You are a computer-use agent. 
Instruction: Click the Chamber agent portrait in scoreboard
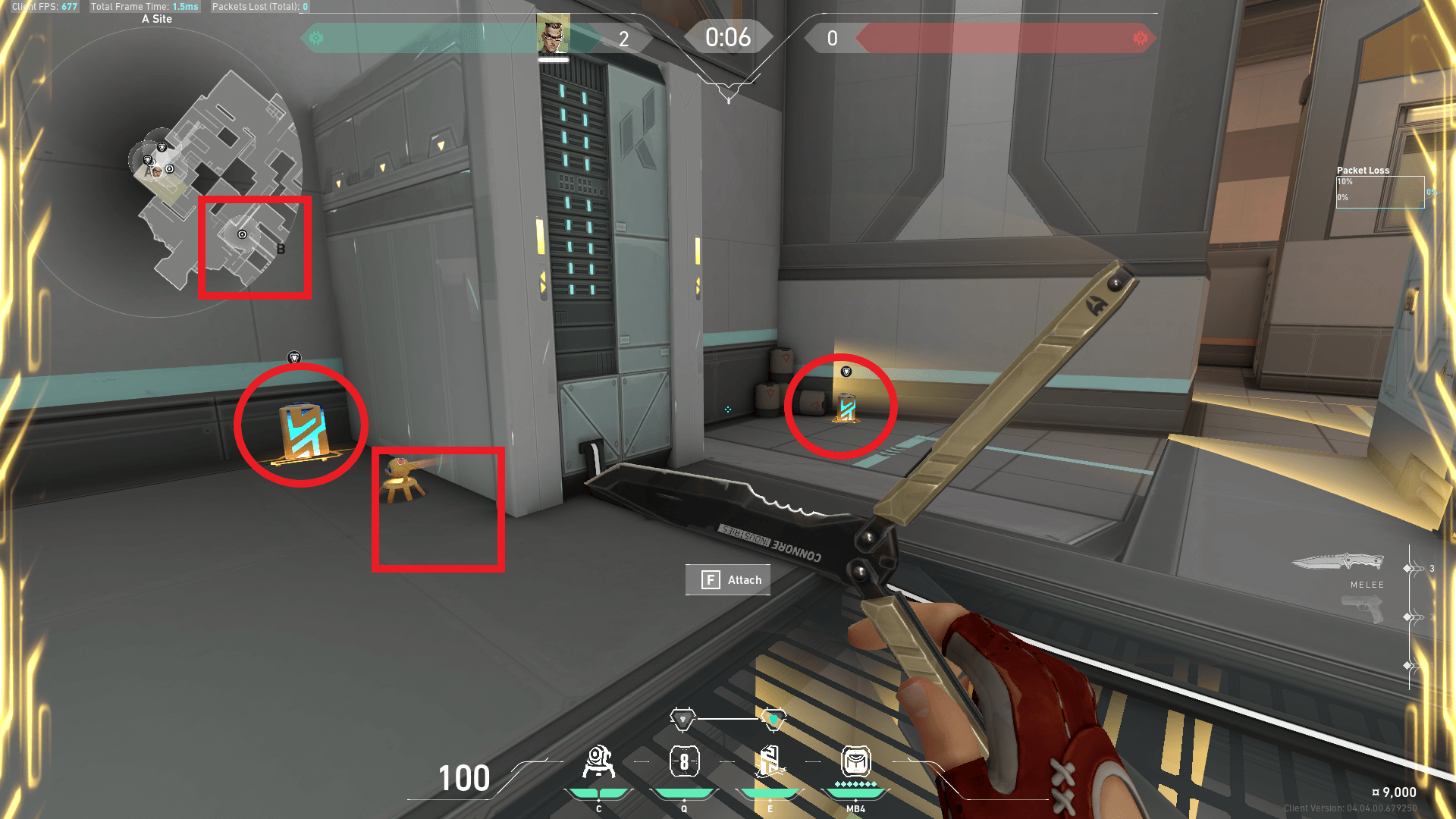553,36
